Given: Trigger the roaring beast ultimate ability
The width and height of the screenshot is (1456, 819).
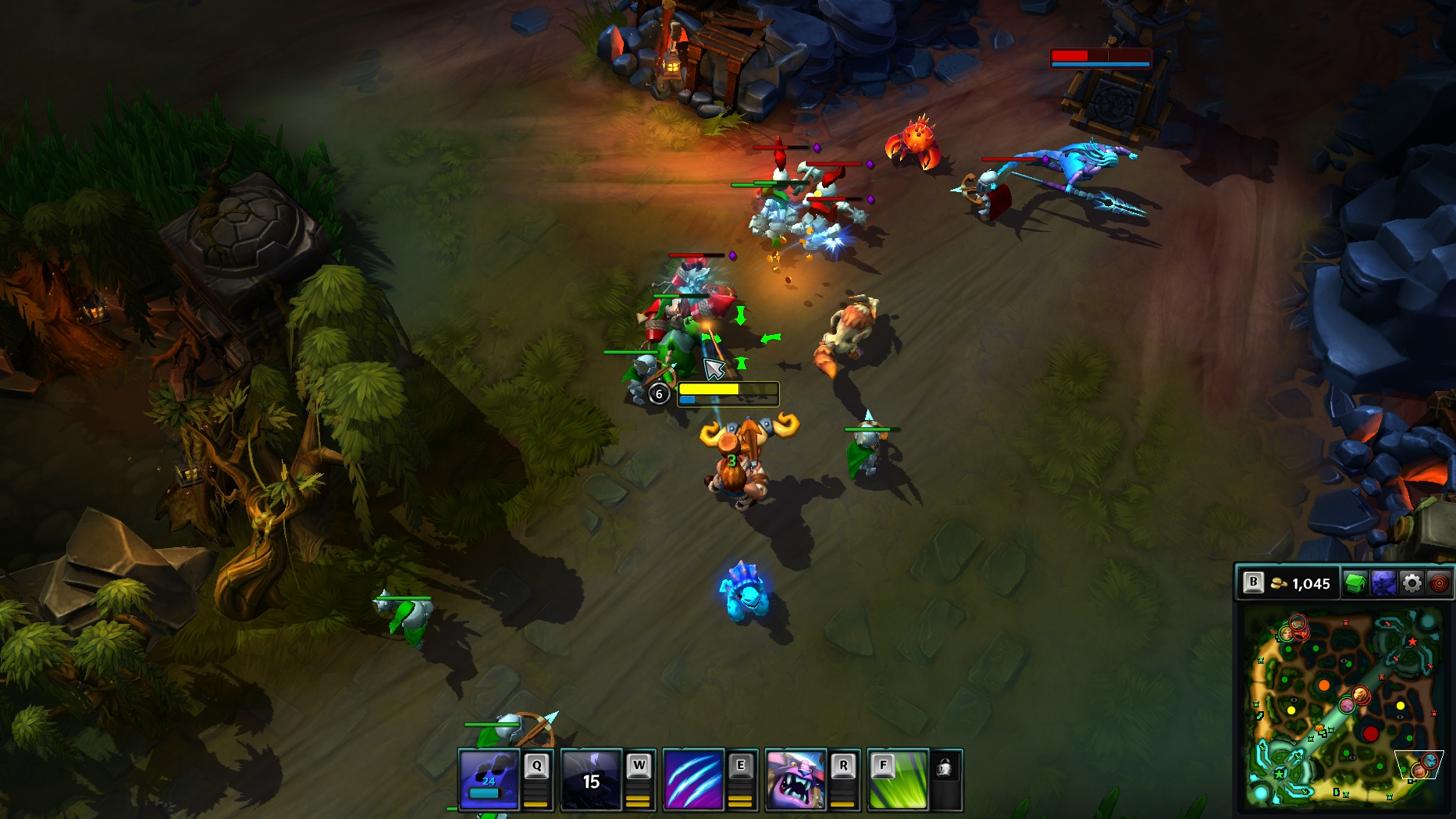Looking at the screenshot, I should (796, 779).
